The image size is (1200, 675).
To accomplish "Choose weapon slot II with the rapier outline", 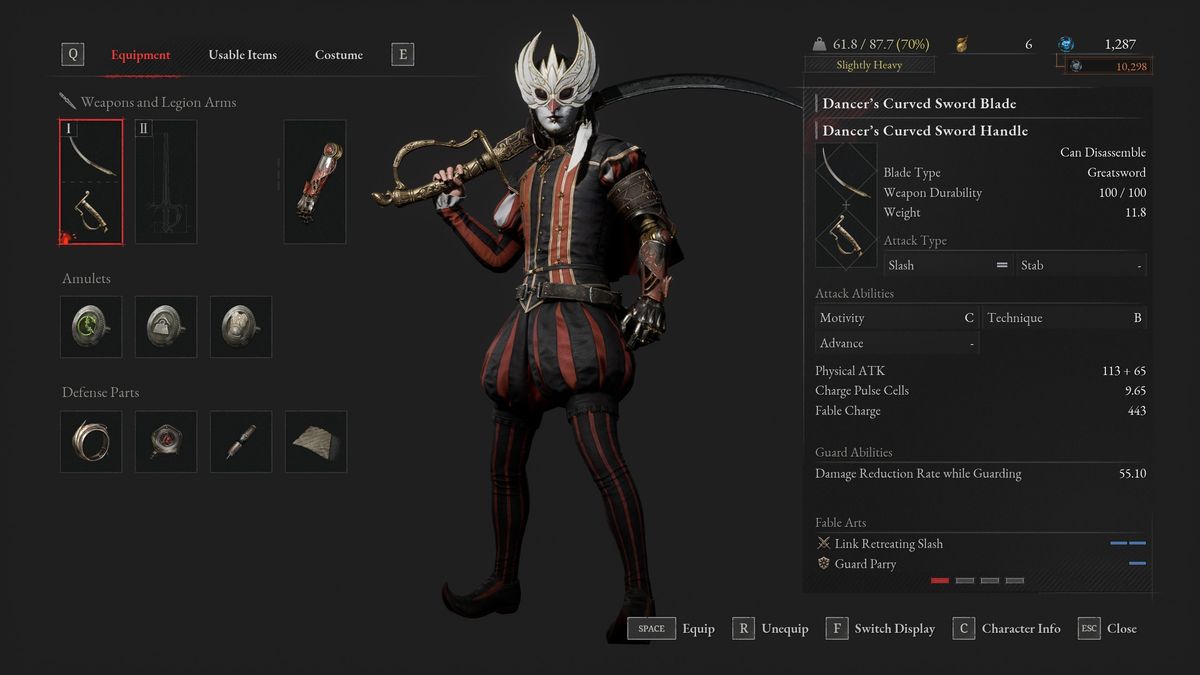I will [166, 182].
